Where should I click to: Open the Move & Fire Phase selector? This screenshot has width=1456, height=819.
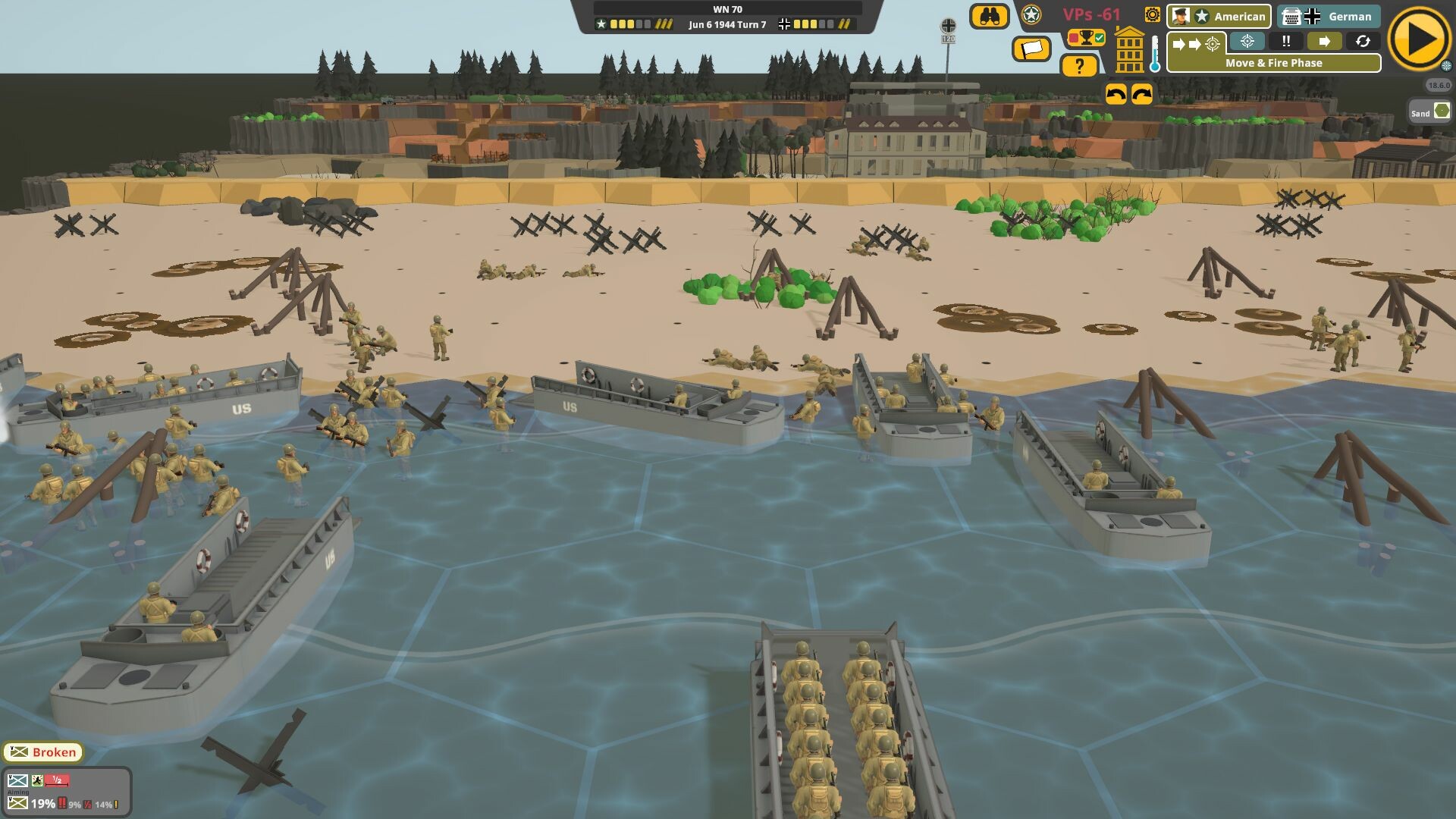point(1274,63)
